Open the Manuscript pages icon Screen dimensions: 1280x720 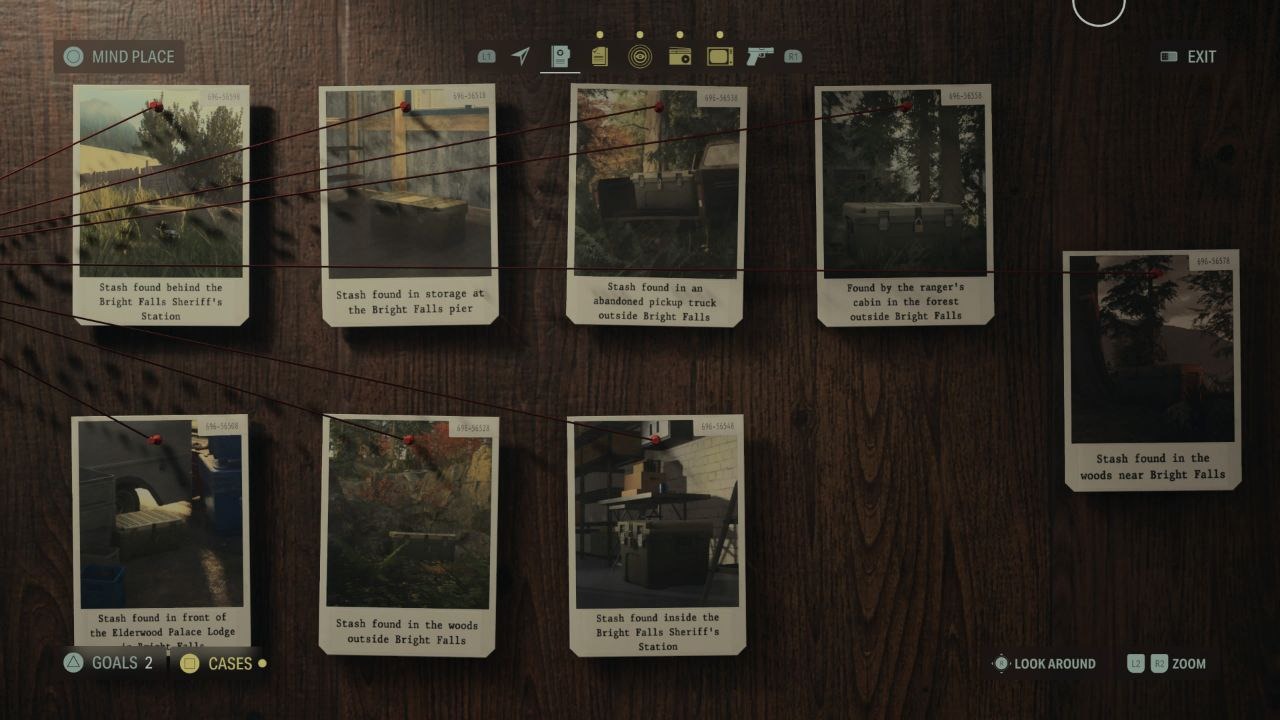point(599,57)
